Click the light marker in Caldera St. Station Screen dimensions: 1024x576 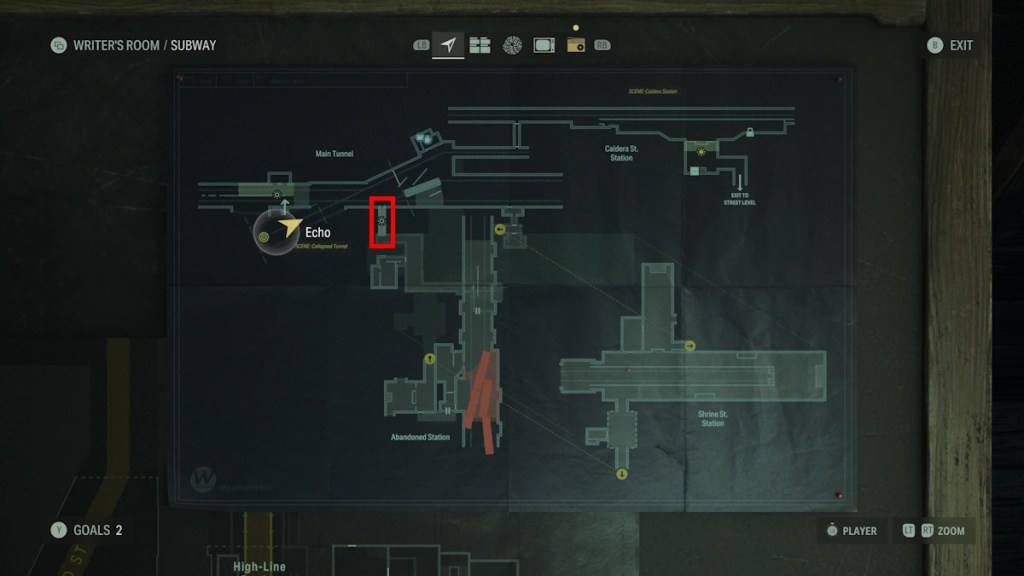pyautogui.click(x=701, y=151)
